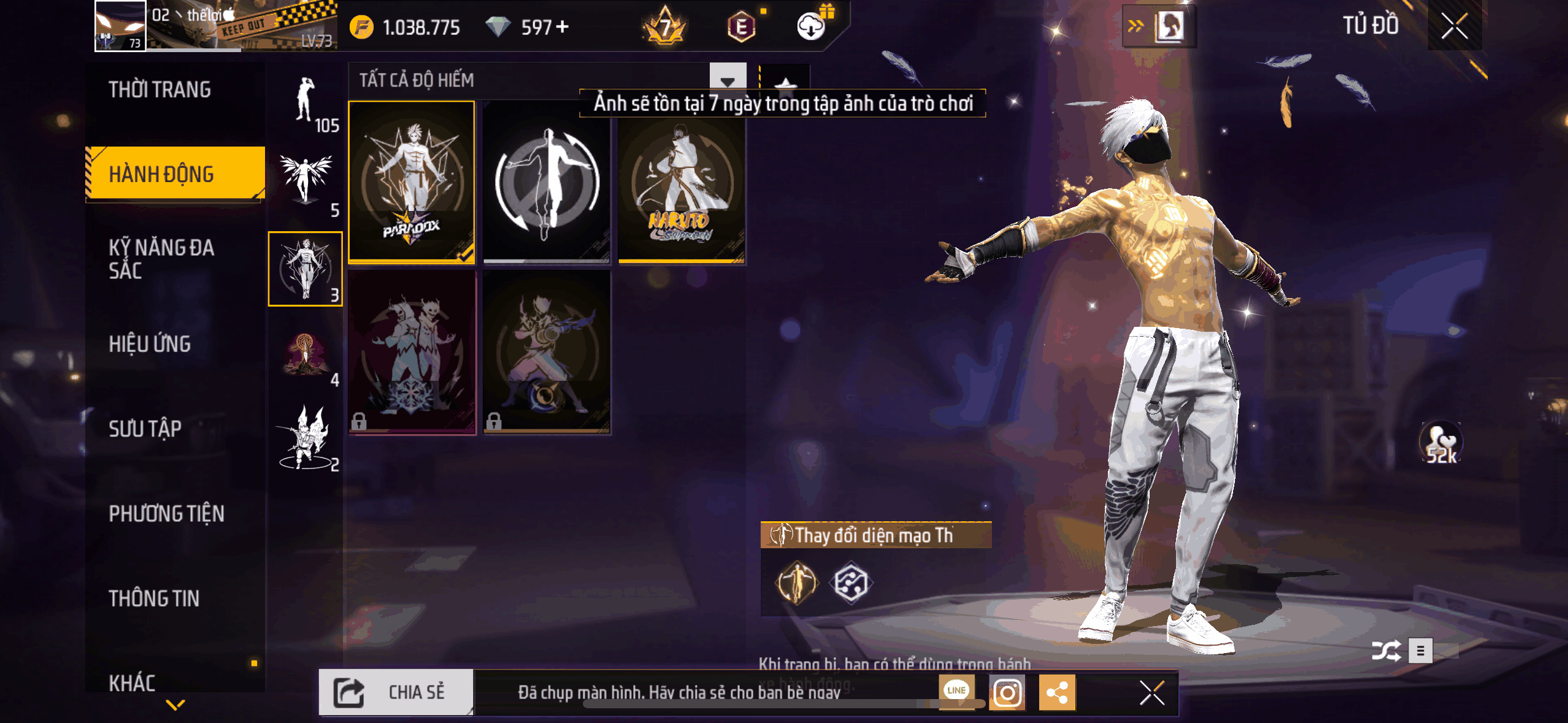Image resolution: width=1568 pixels, height=723 pixels.
Task: Share the screenshot via Instagram
Action: (x=1007, y=693)
